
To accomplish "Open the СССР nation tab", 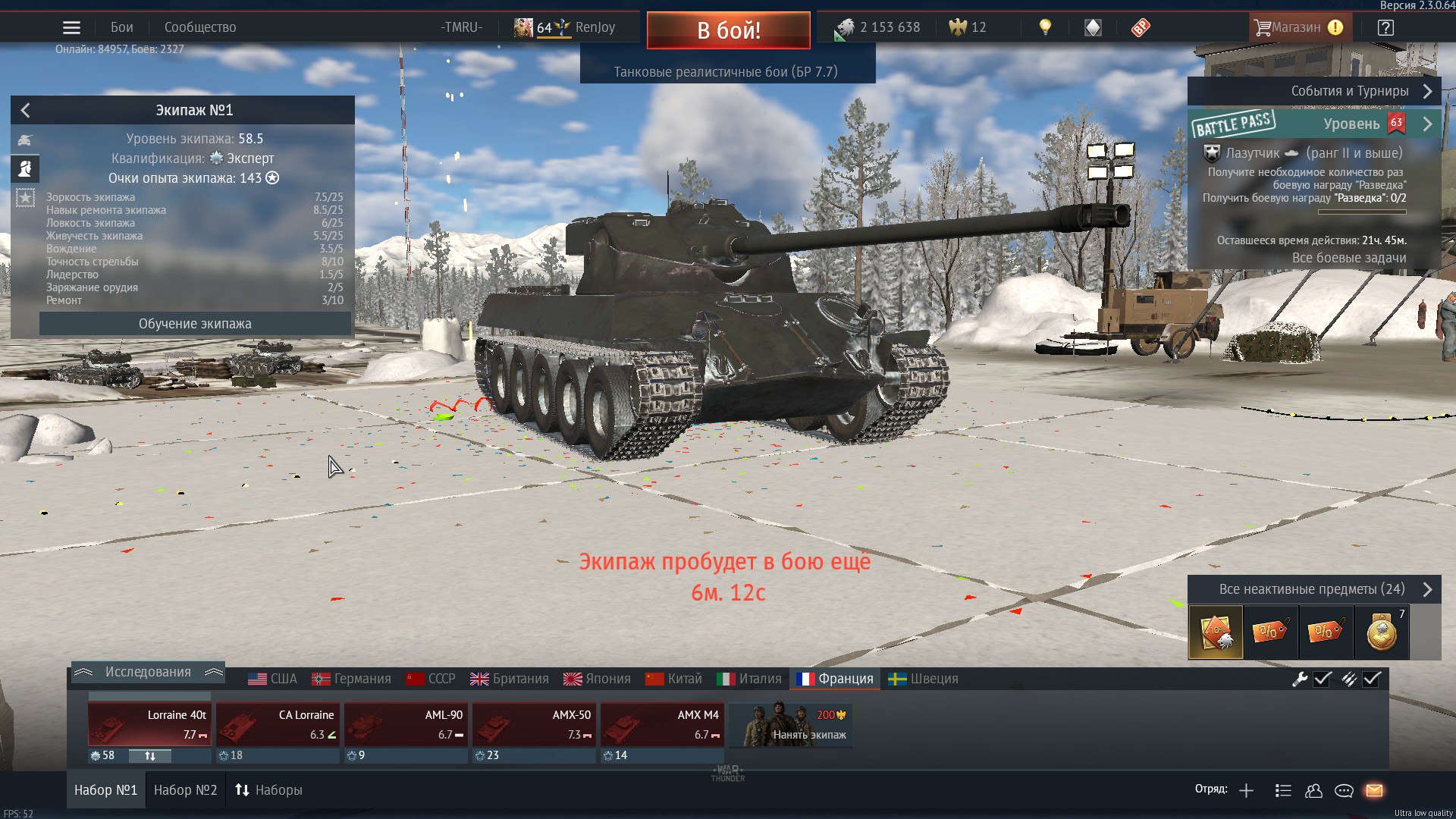I will [431, 679].
